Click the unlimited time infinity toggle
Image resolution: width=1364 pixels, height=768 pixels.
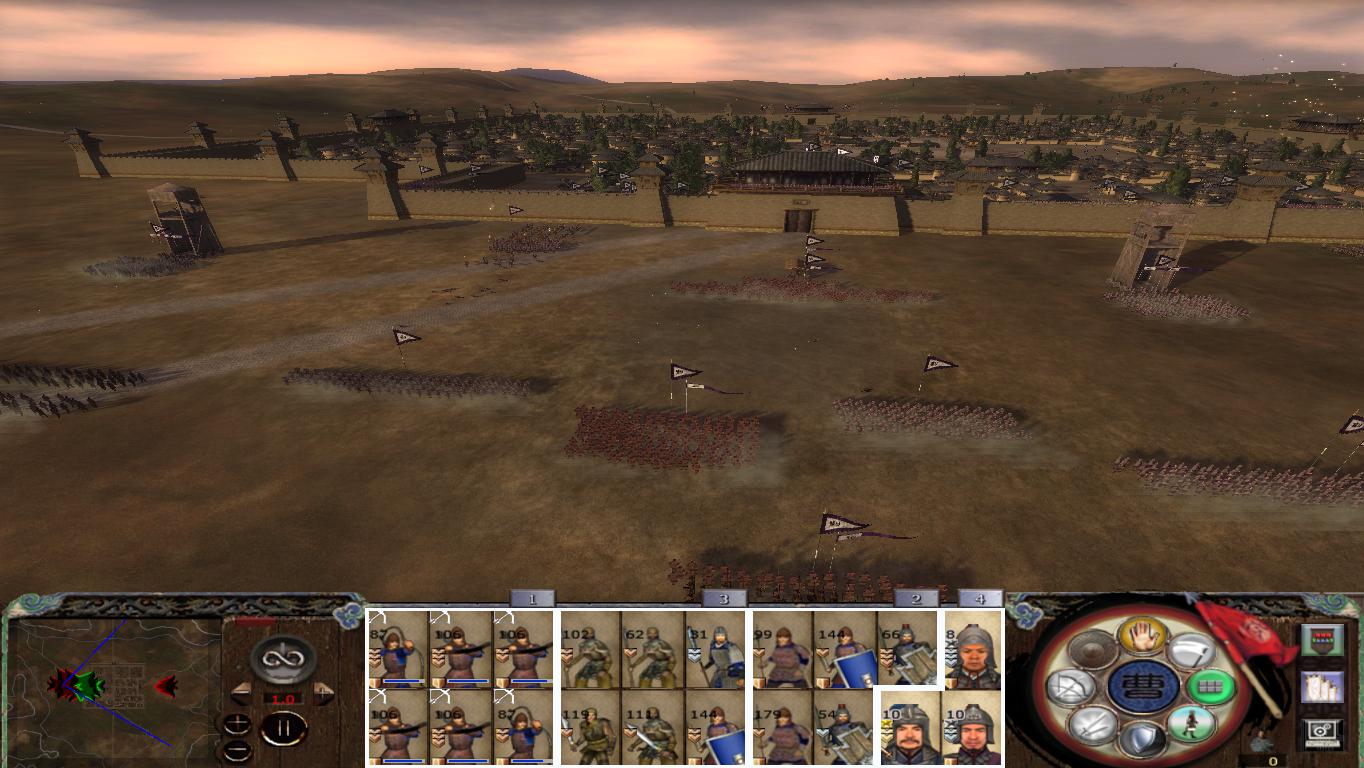click(282, 659)
